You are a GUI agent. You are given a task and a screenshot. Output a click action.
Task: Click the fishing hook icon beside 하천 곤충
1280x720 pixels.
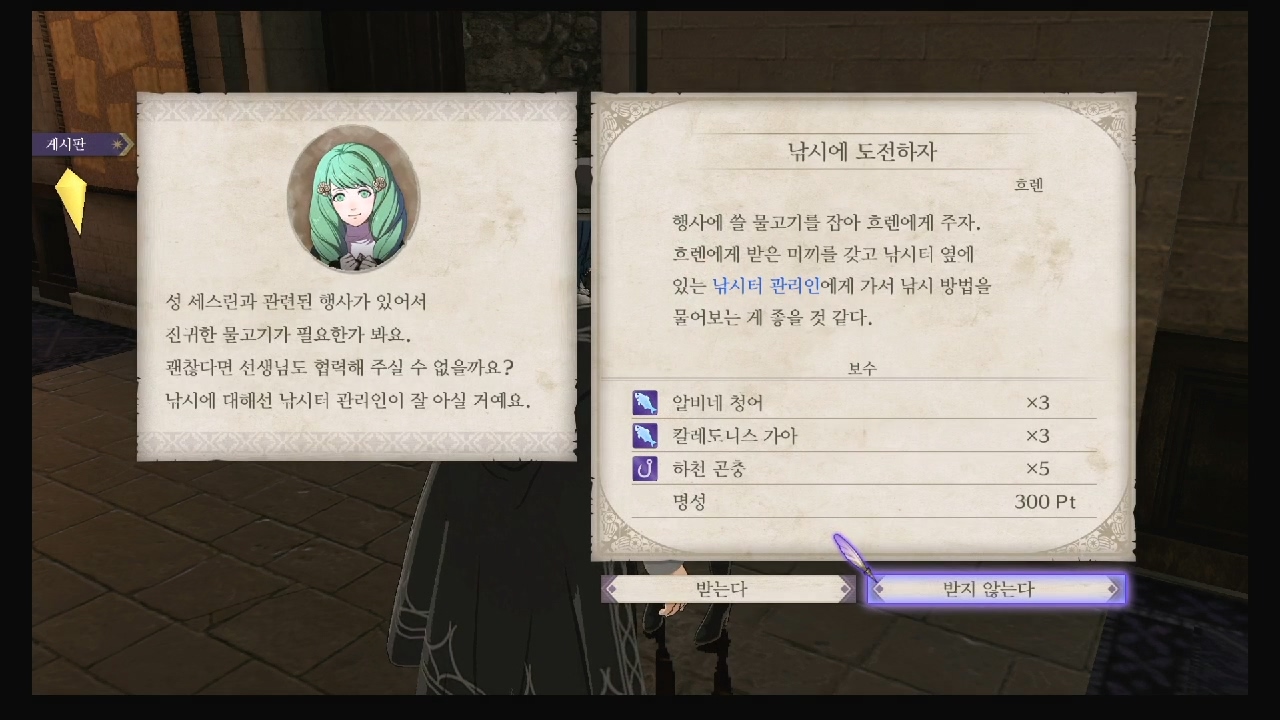(x=643, y=468)
